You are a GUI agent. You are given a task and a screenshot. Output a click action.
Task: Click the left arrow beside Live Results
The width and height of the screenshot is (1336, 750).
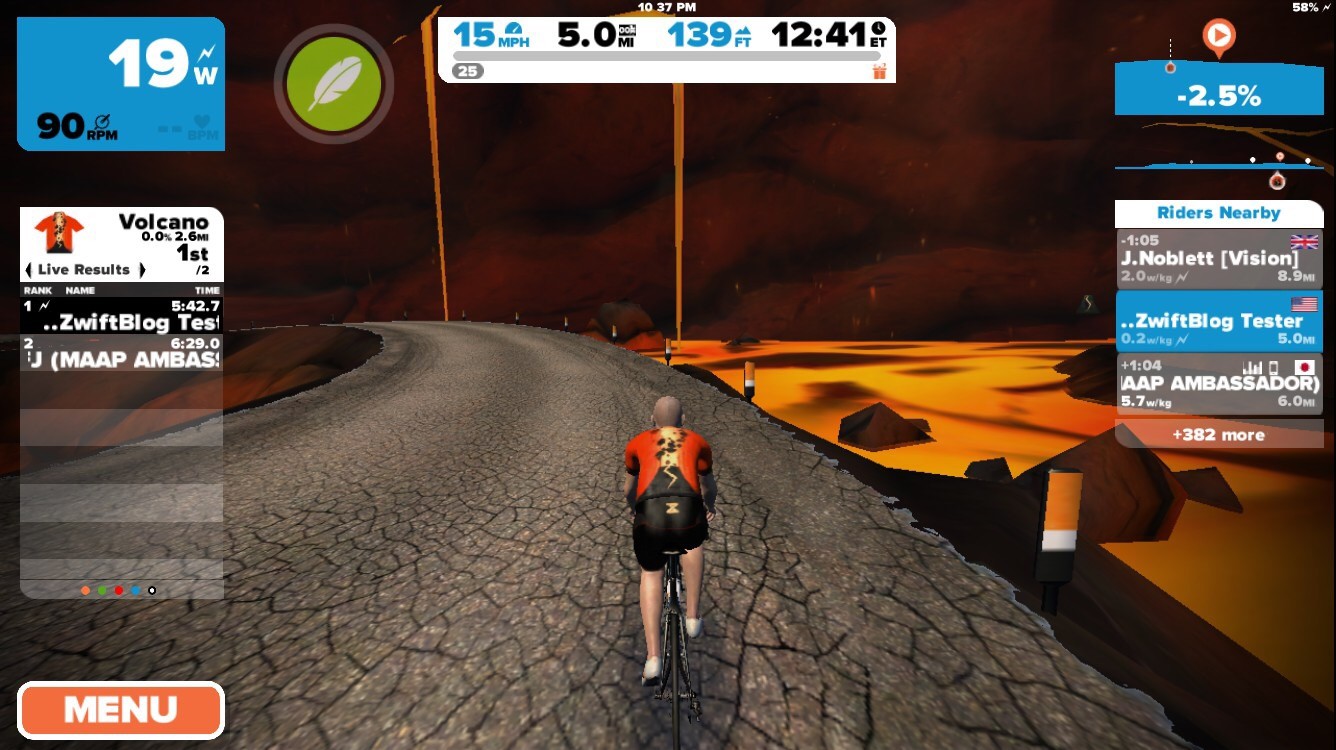coord(29,269)
